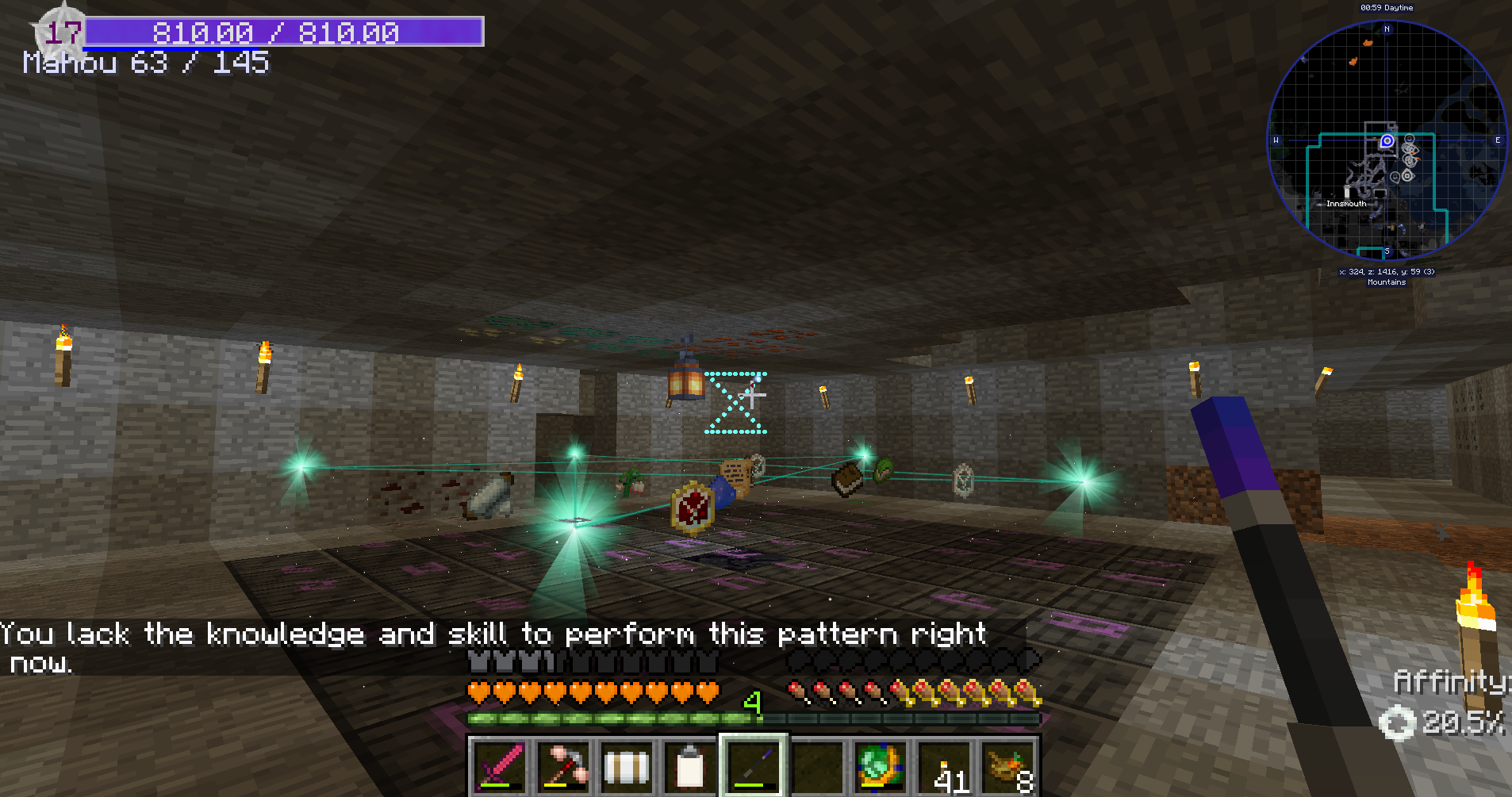Click the wand in the highlighted hotbar slot
This screenshot has height=797, width=1512.
tap(754, 766)
